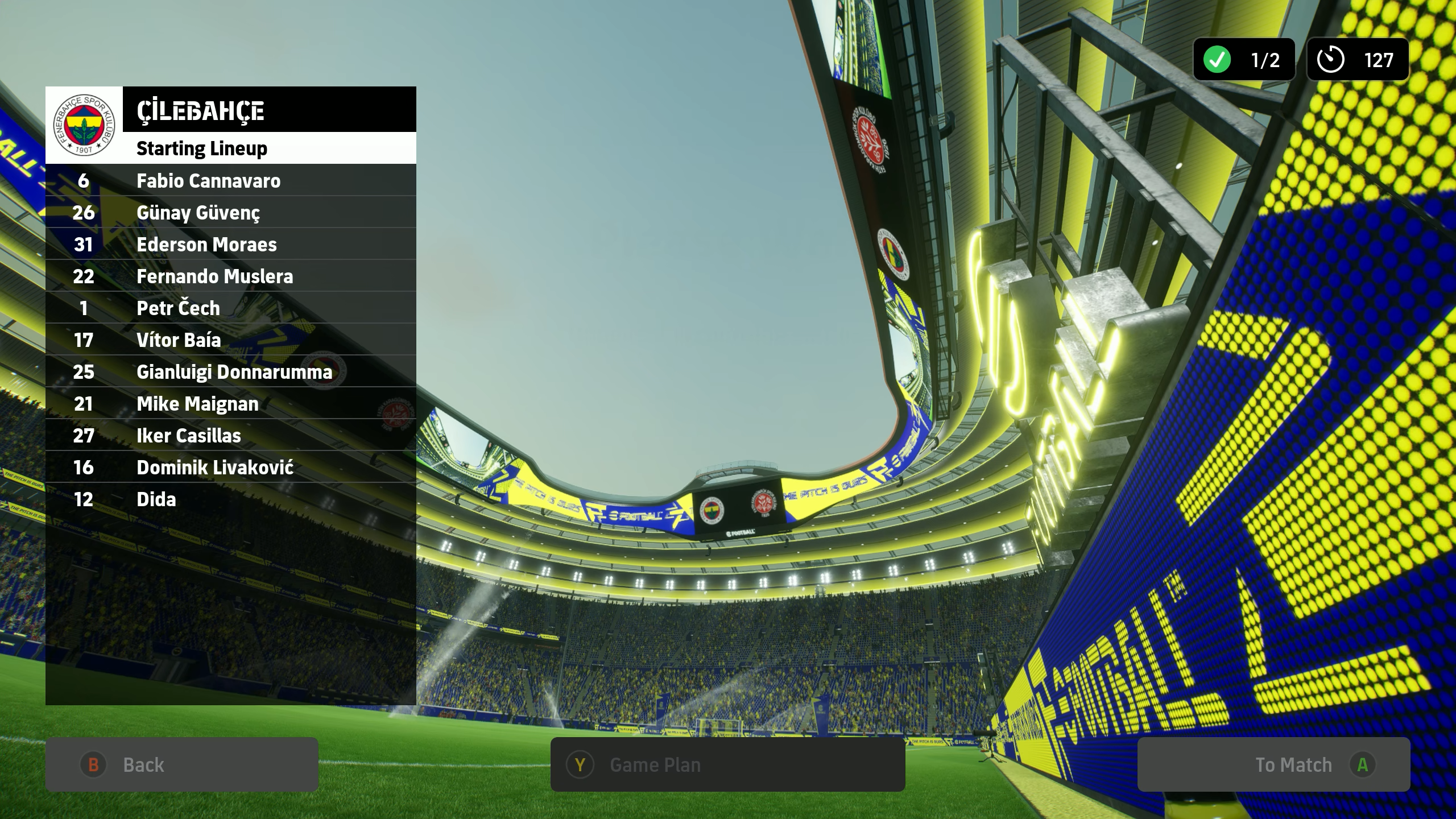Select Vítor Baía from the starting lineup
The height and width of the screenshot is (819, 1456).
(x=231, y=340)
